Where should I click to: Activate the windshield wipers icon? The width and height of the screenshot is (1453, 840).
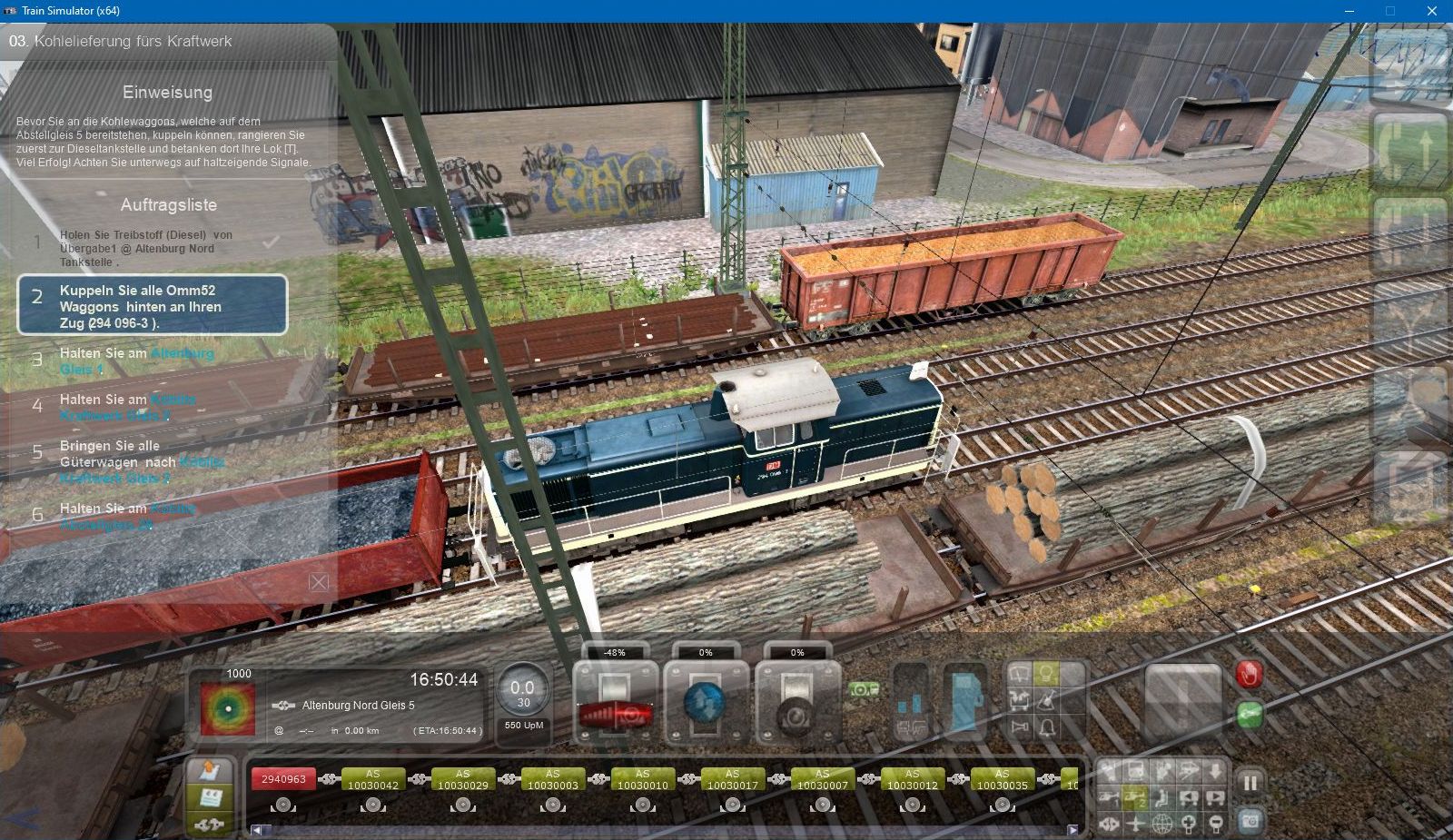(1021, 674)
